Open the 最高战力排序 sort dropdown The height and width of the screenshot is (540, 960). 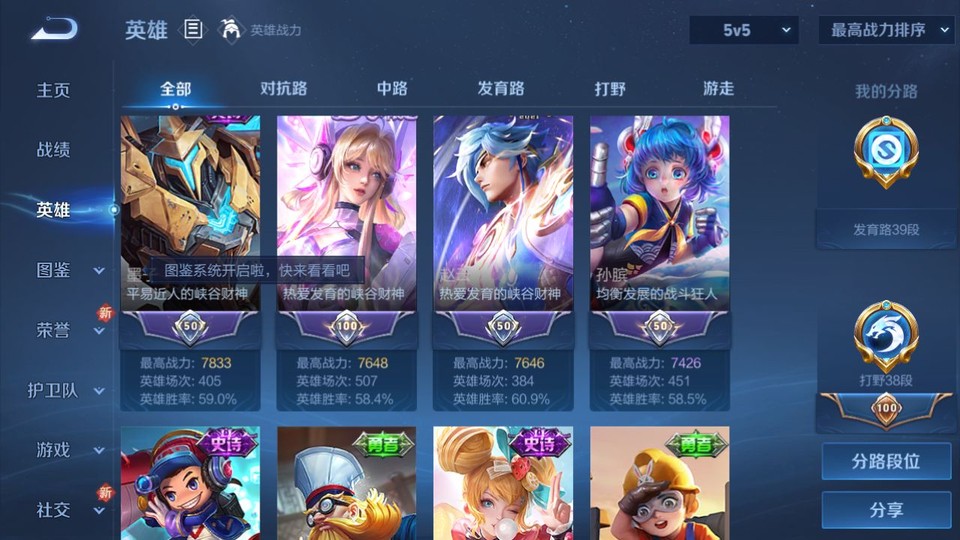pyautogui.click(x=887, y=30)
